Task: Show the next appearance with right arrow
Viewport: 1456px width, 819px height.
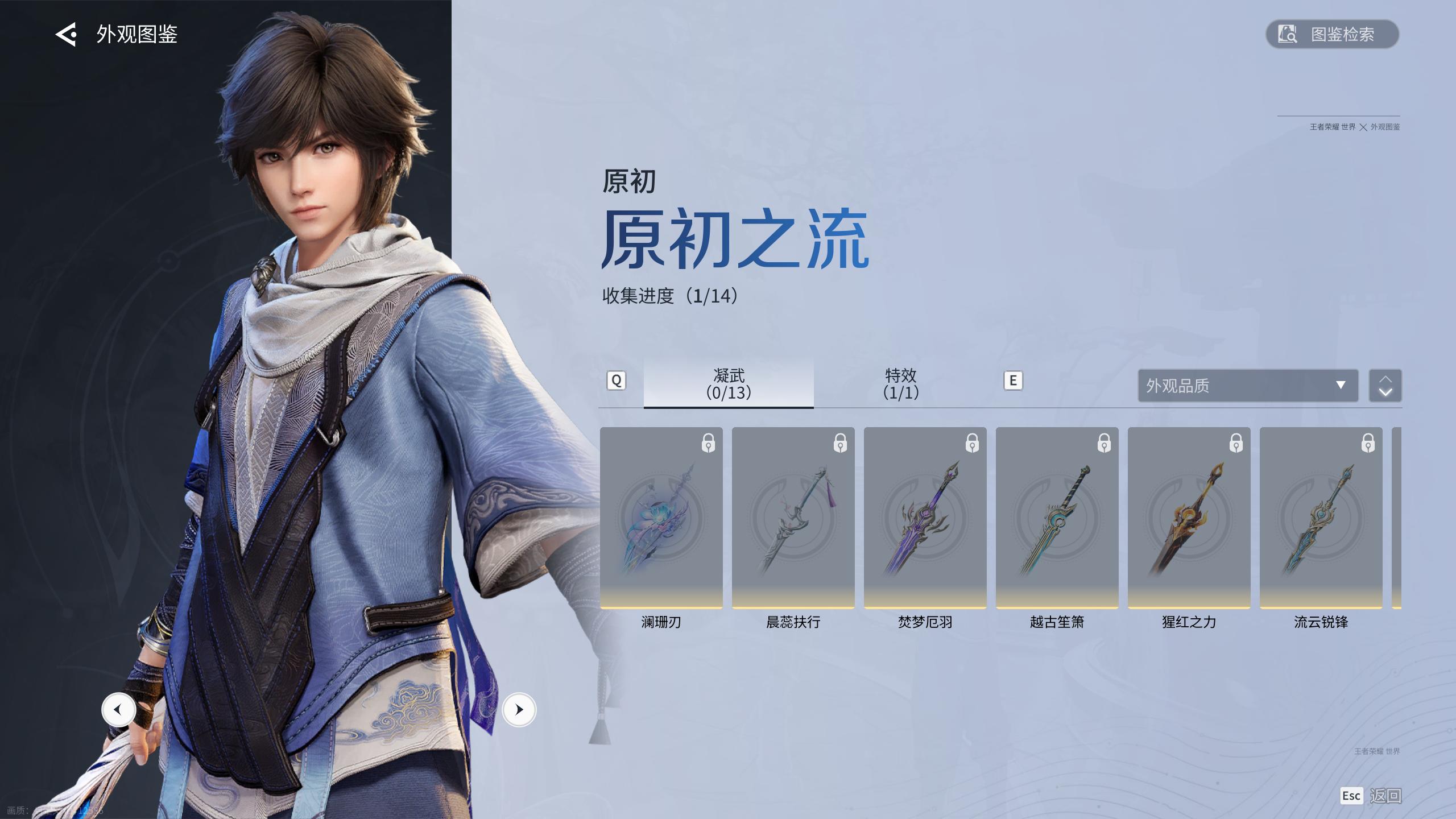Action: pos(519,710)
